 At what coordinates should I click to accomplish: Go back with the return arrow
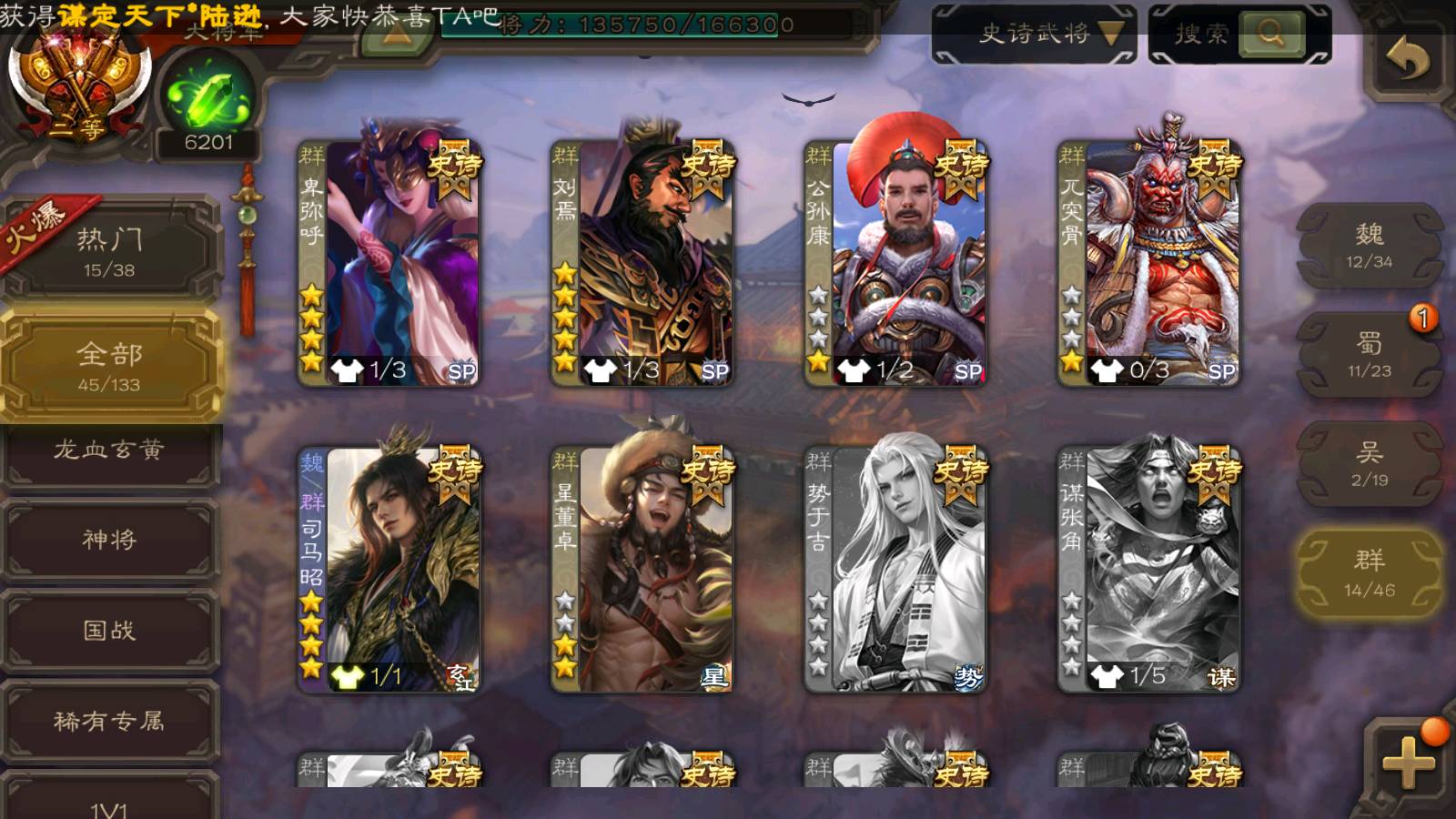[1407, 60]
